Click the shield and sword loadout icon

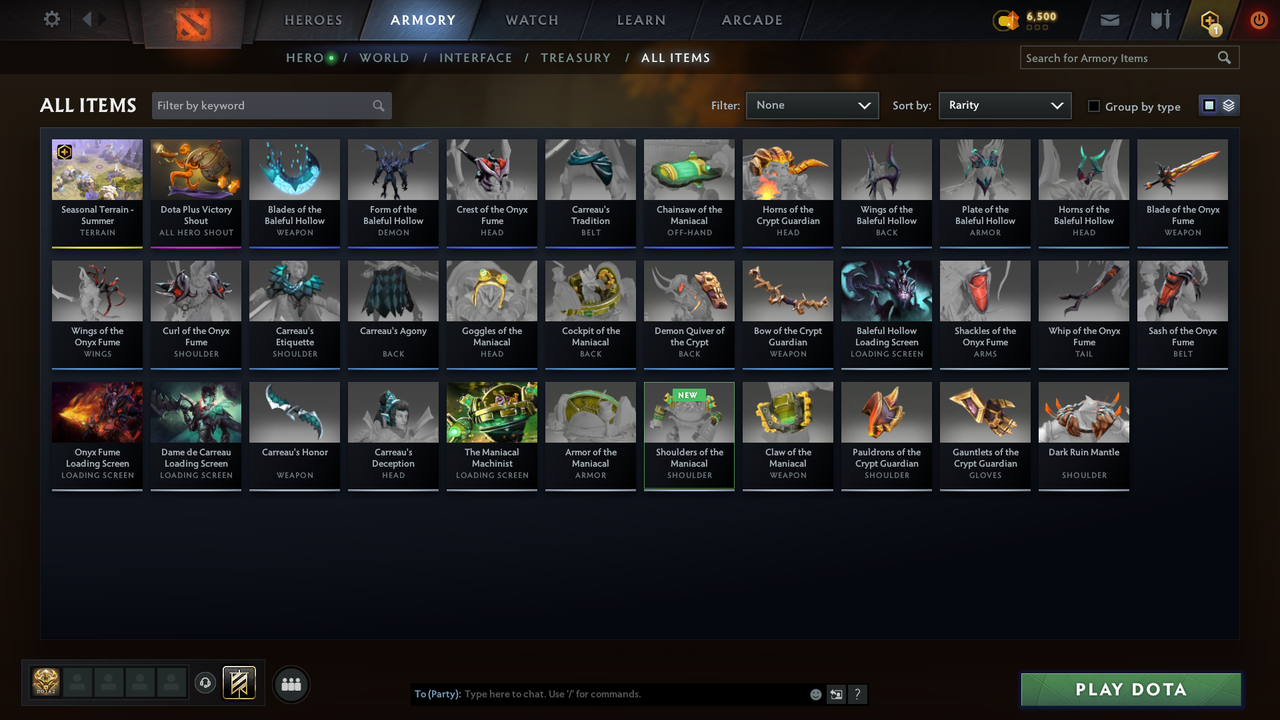tap(1160, 20)
